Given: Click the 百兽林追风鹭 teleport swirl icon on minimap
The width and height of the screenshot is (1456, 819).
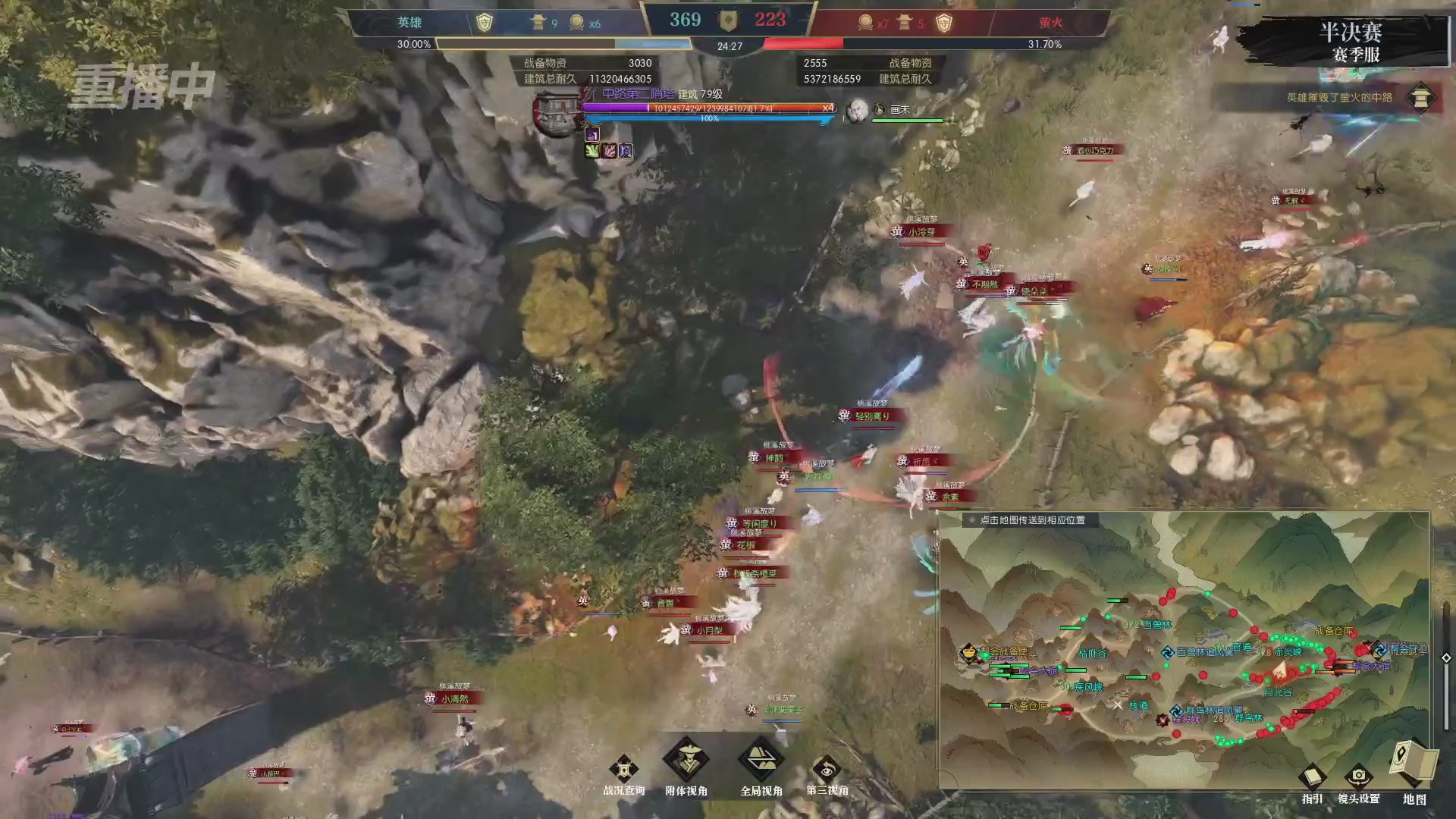Looking at the screenshot, I should [x=1166, y=651].
